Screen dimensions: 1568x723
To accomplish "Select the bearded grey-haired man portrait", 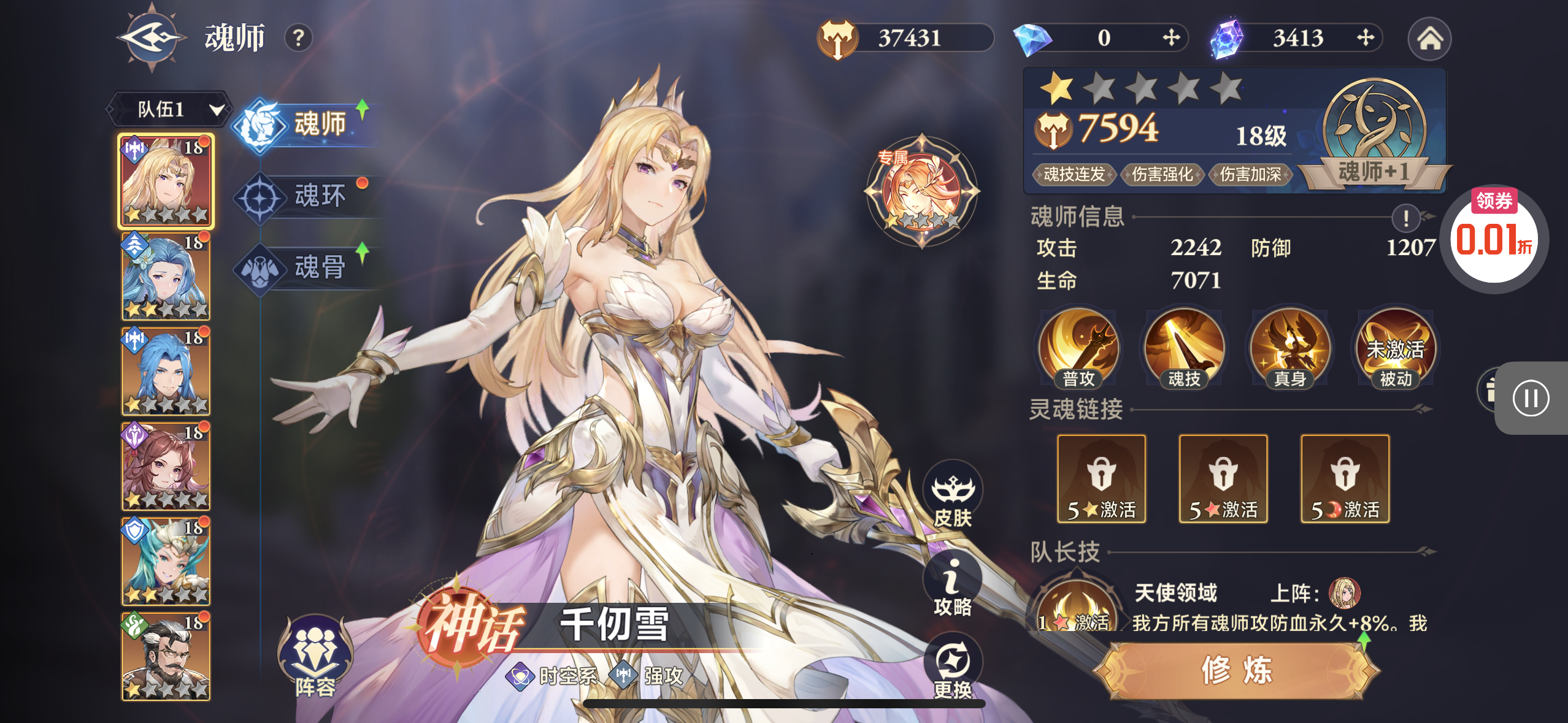I will pyautogui.click(x=166, y=656).
